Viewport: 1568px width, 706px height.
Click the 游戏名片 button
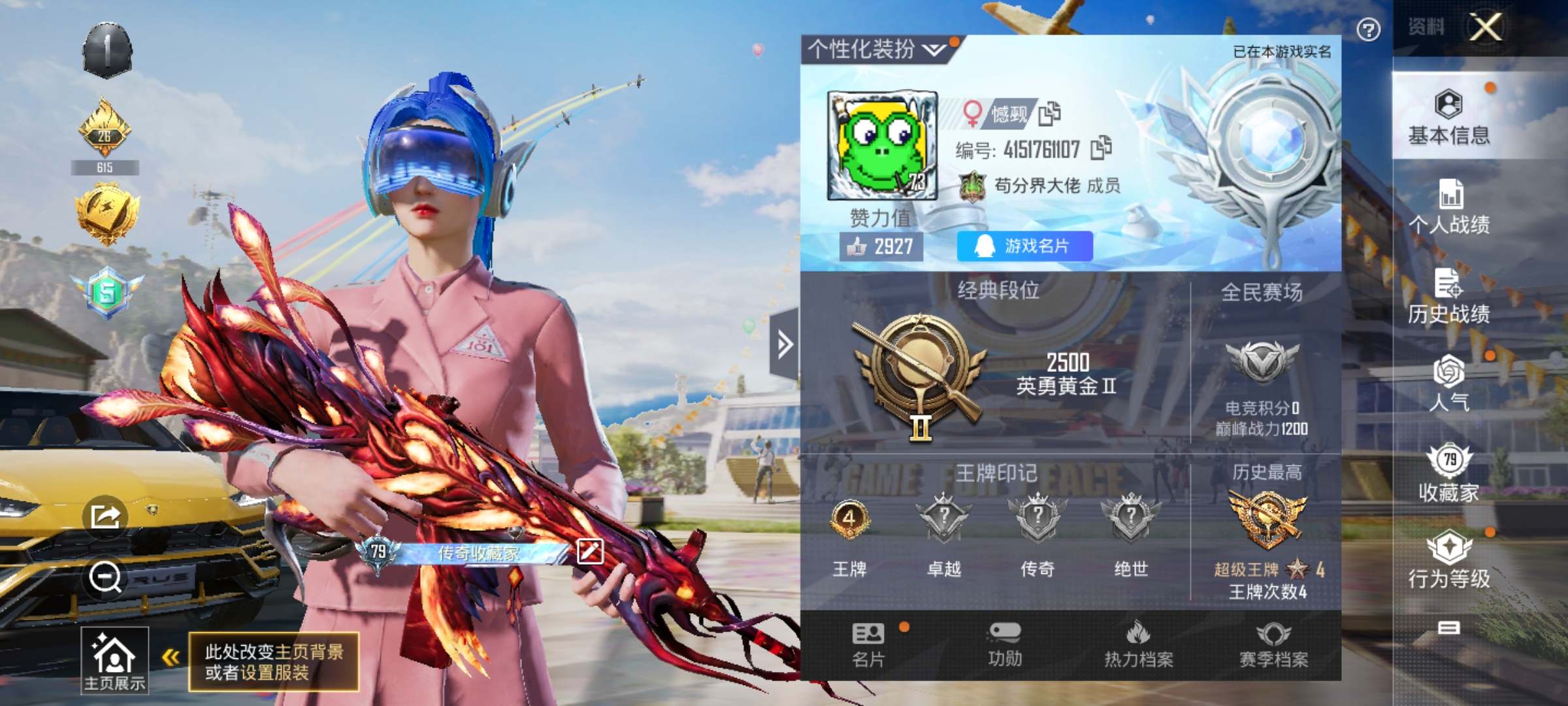tap(1024, 246)
